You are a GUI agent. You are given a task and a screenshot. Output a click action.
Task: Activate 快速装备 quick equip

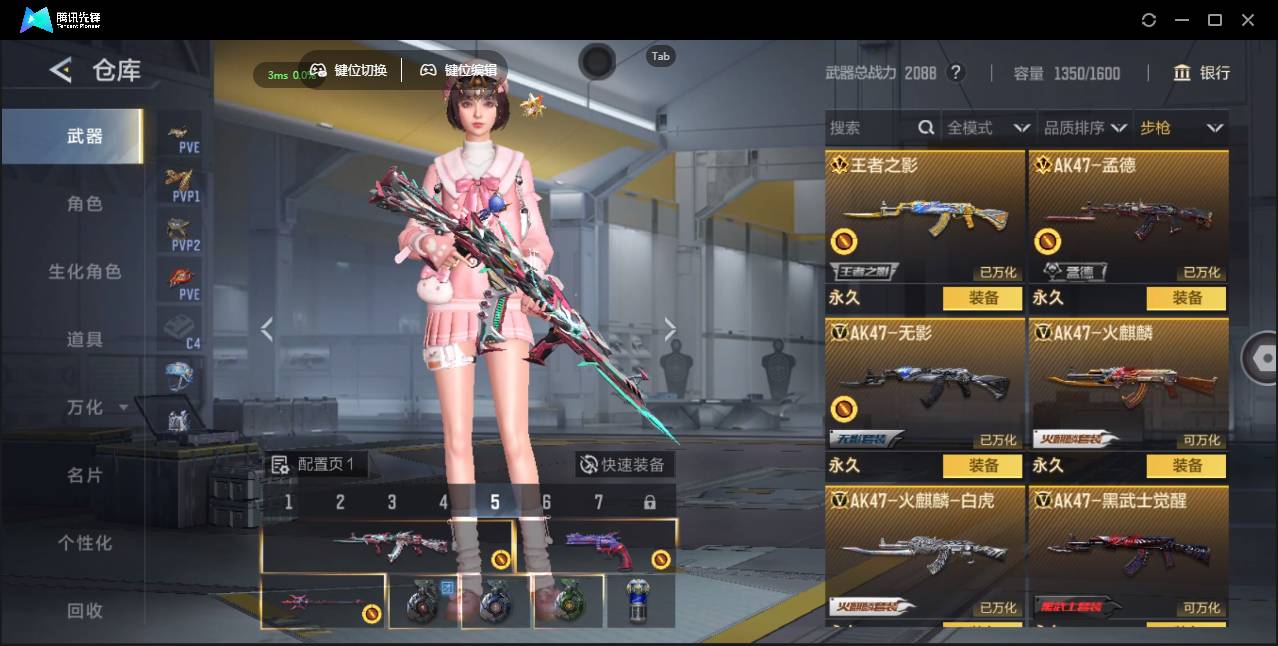(625, 465)
